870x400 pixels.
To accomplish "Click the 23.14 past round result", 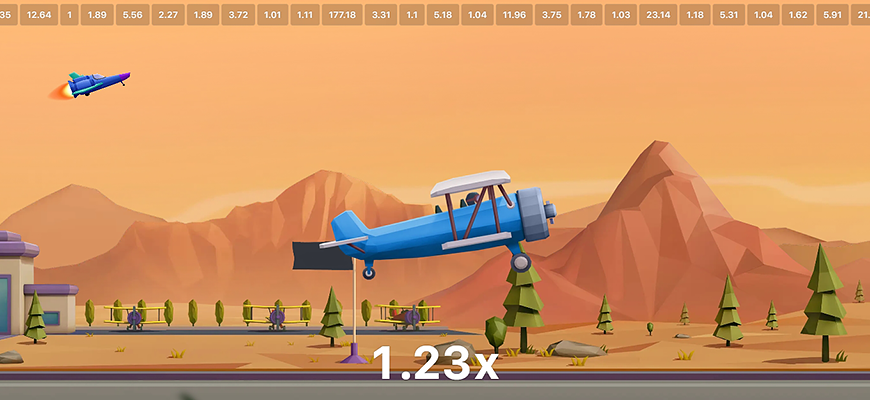I will pyautogui.click(x=658, y=16).
